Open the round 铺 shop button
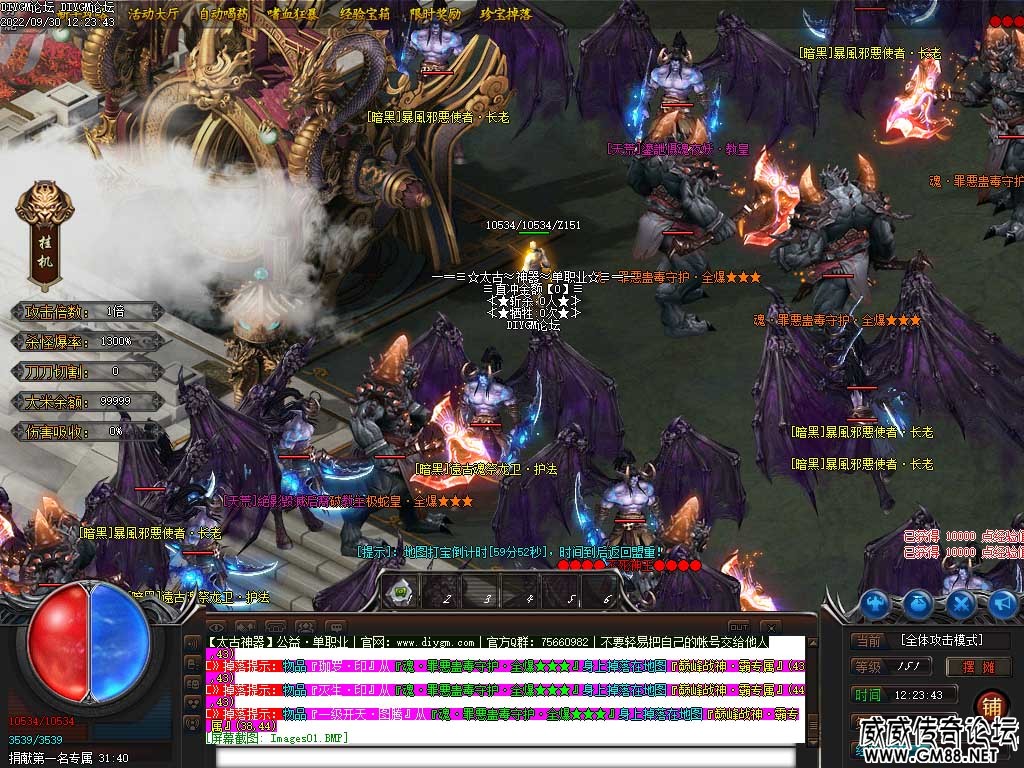 tap(990, 705)
